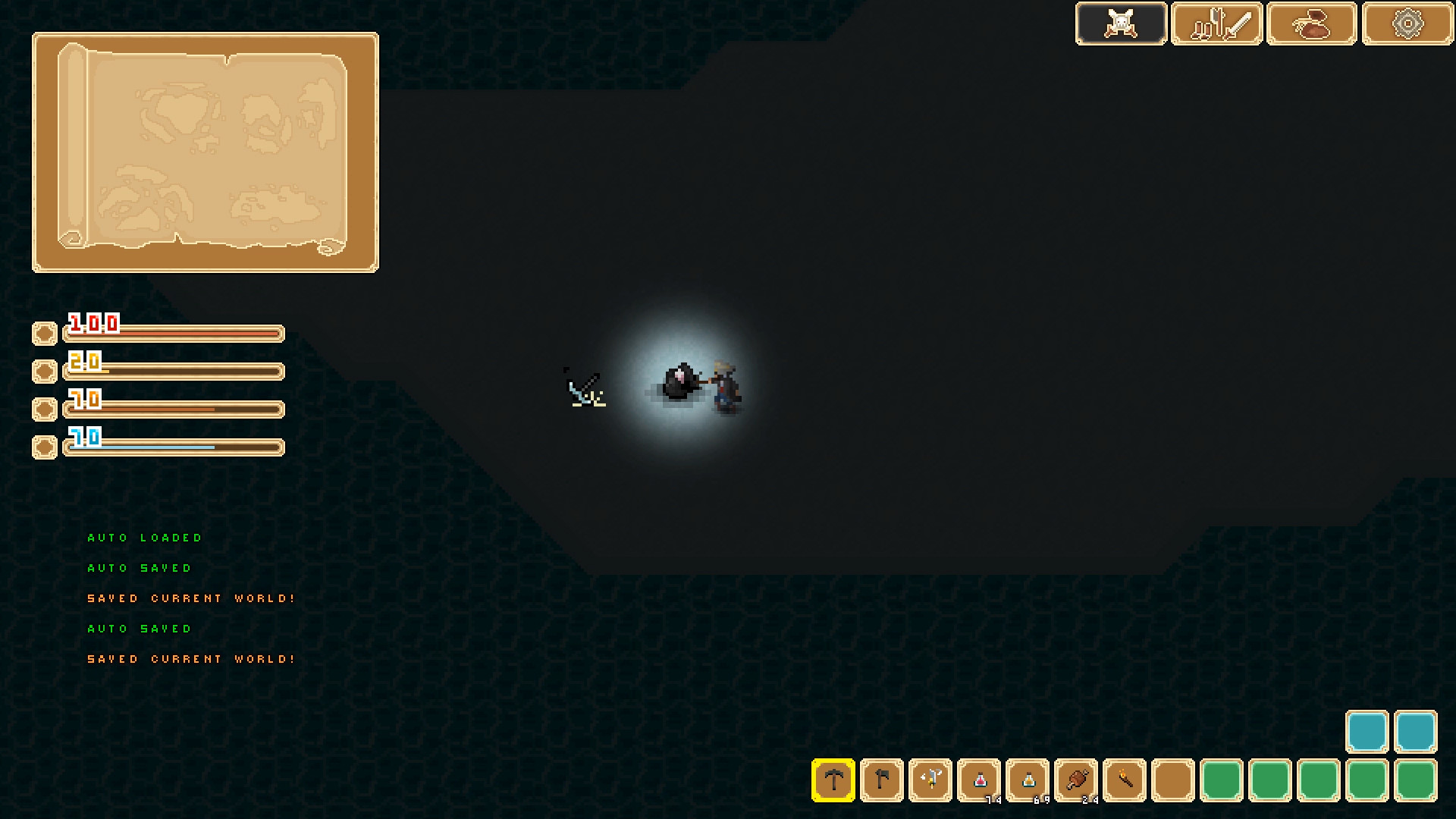Select the pink potion in the hotbar
Viewport: 1456px width, 819px height.
coord(981,780)
